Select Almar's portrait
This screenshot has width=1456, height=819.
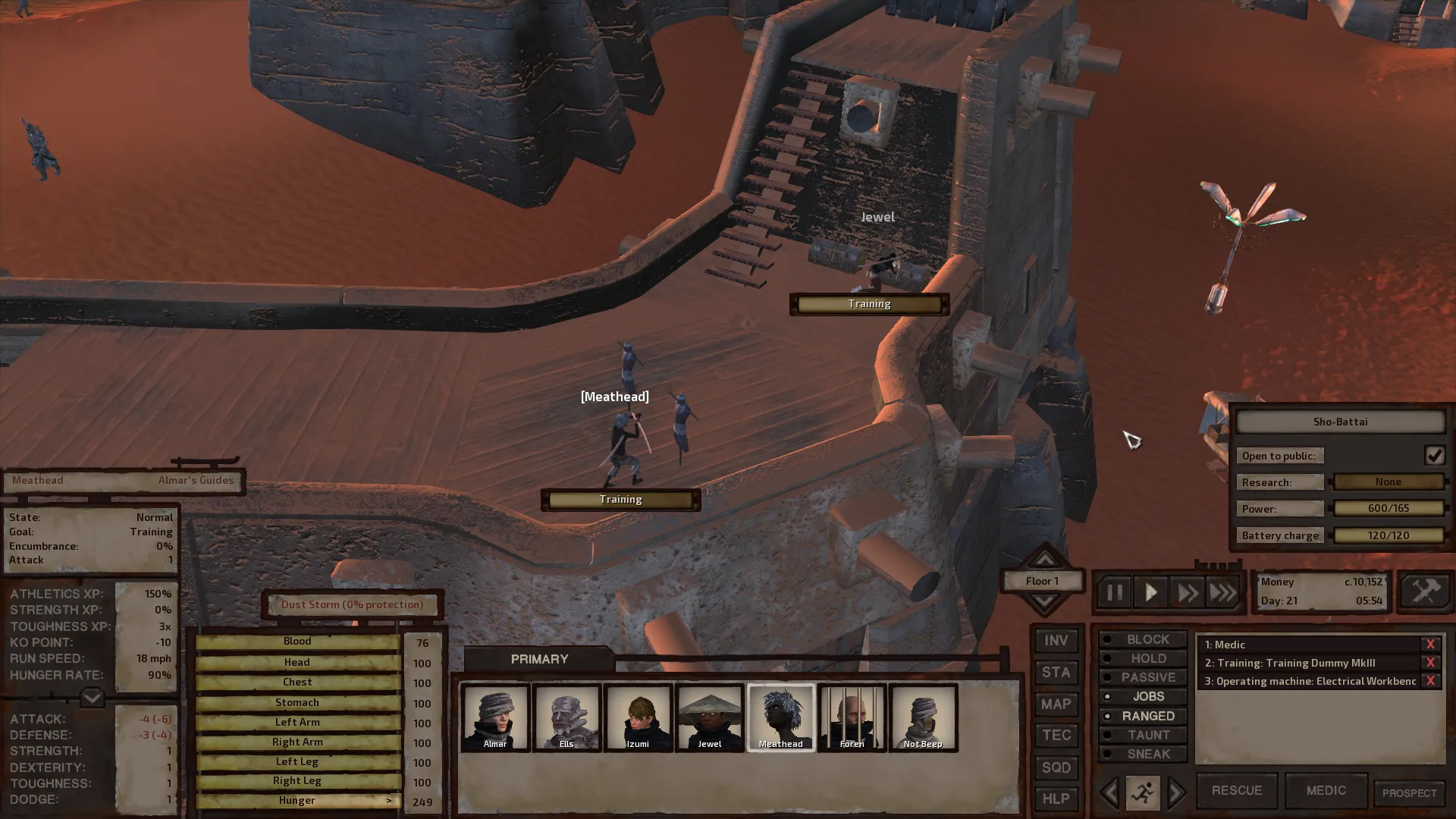point(495,717)
